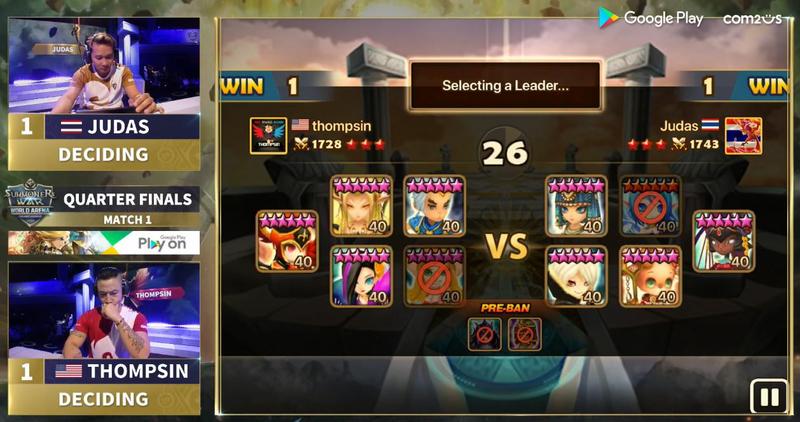Open Judas's player avatar
800x422 pixels.
[x=743, y=136]
